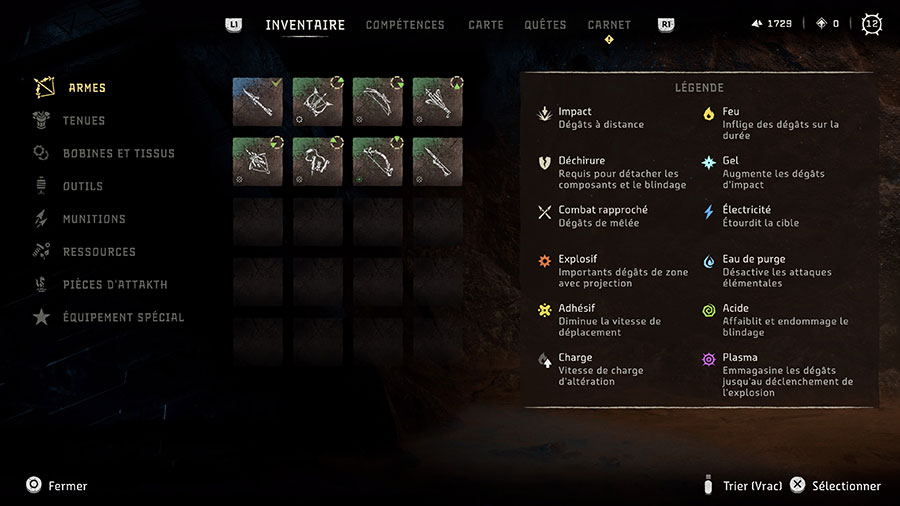The height and width of the screenshot is (506, 900).
Task: Show the Carnet tab
Action: 609,25
